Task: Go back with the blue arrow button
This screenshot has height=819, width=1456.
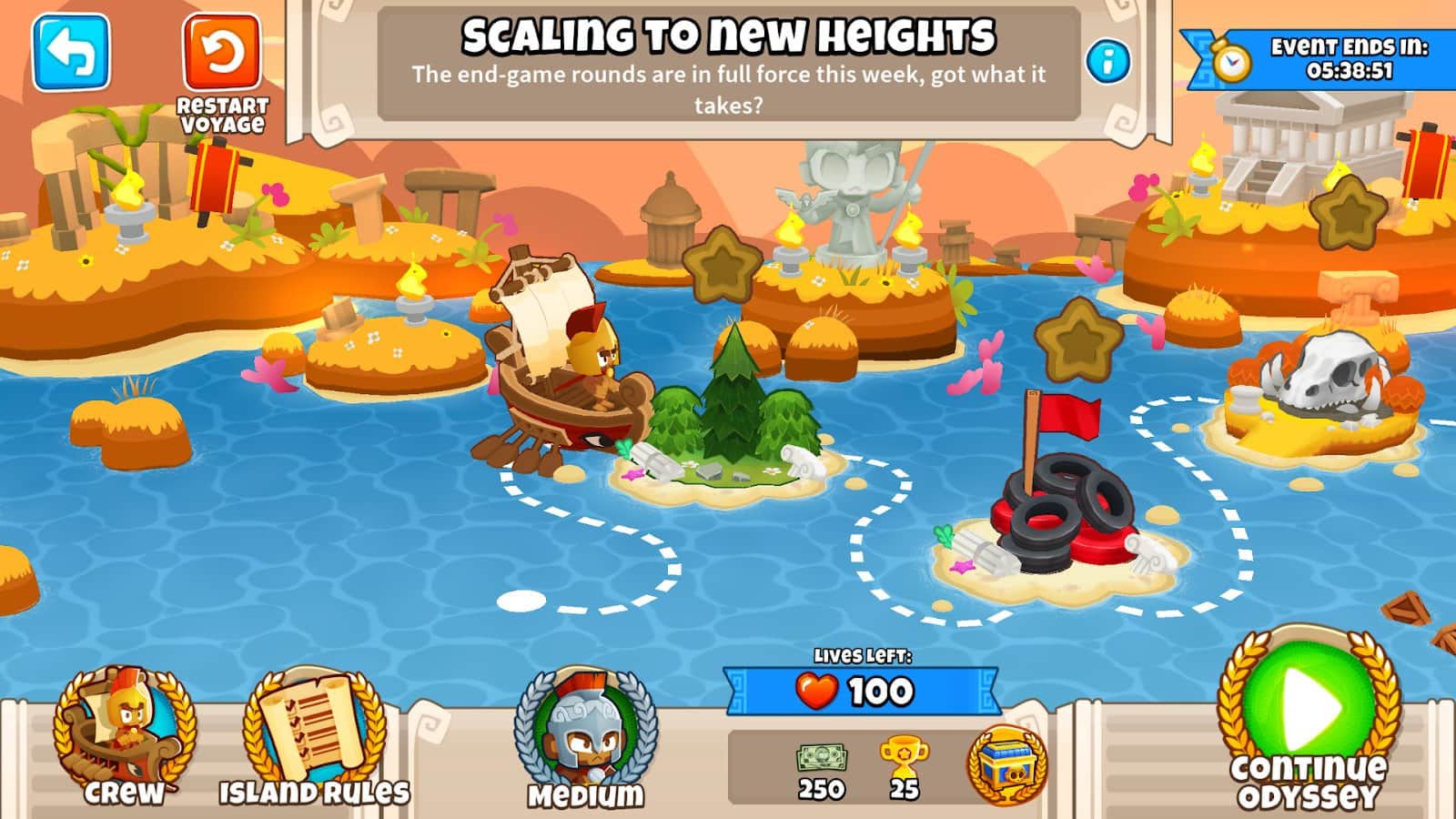Action: pos(71,53)
